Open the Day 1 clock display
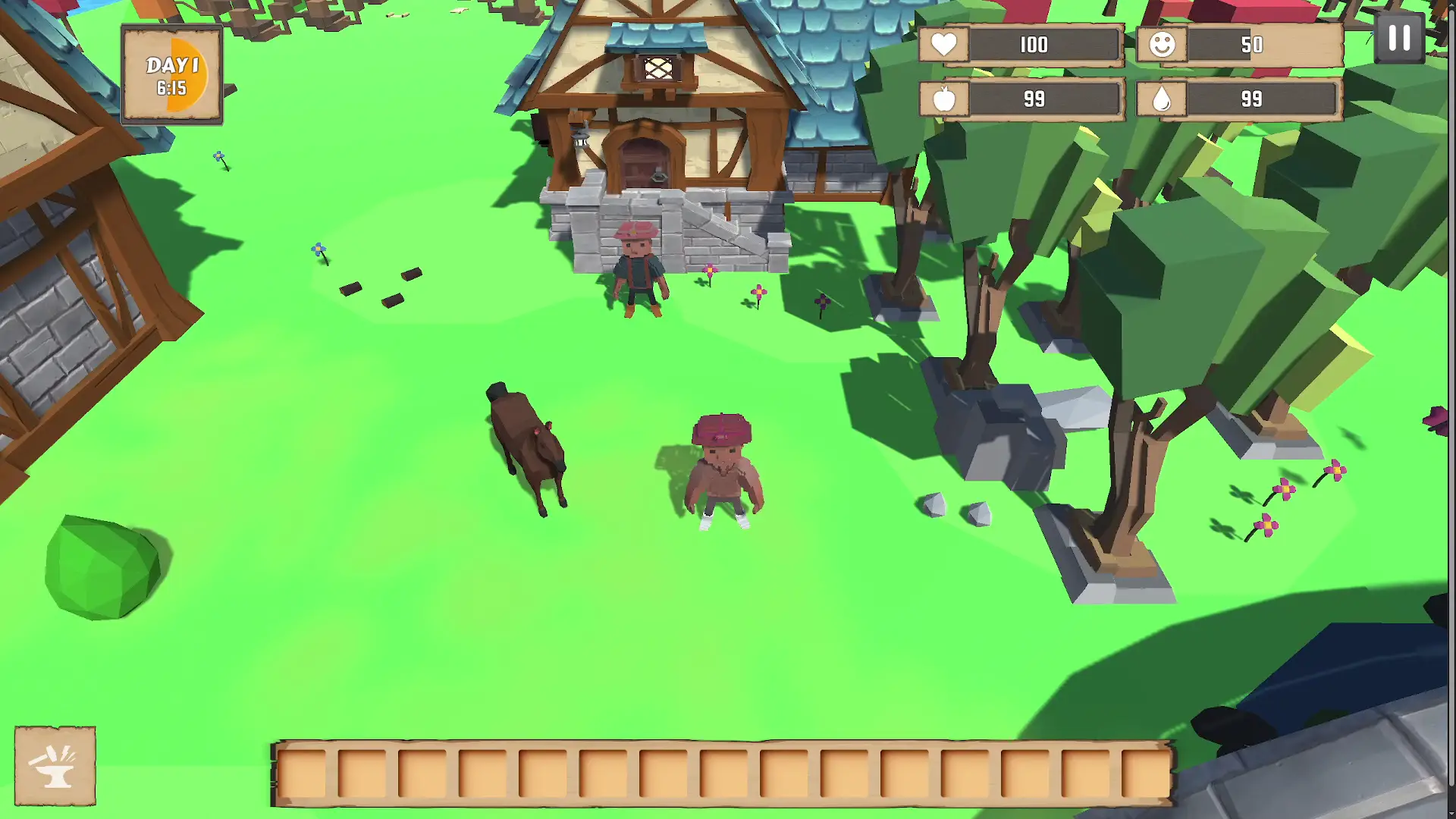1456x819 pixels. [172, 74]
